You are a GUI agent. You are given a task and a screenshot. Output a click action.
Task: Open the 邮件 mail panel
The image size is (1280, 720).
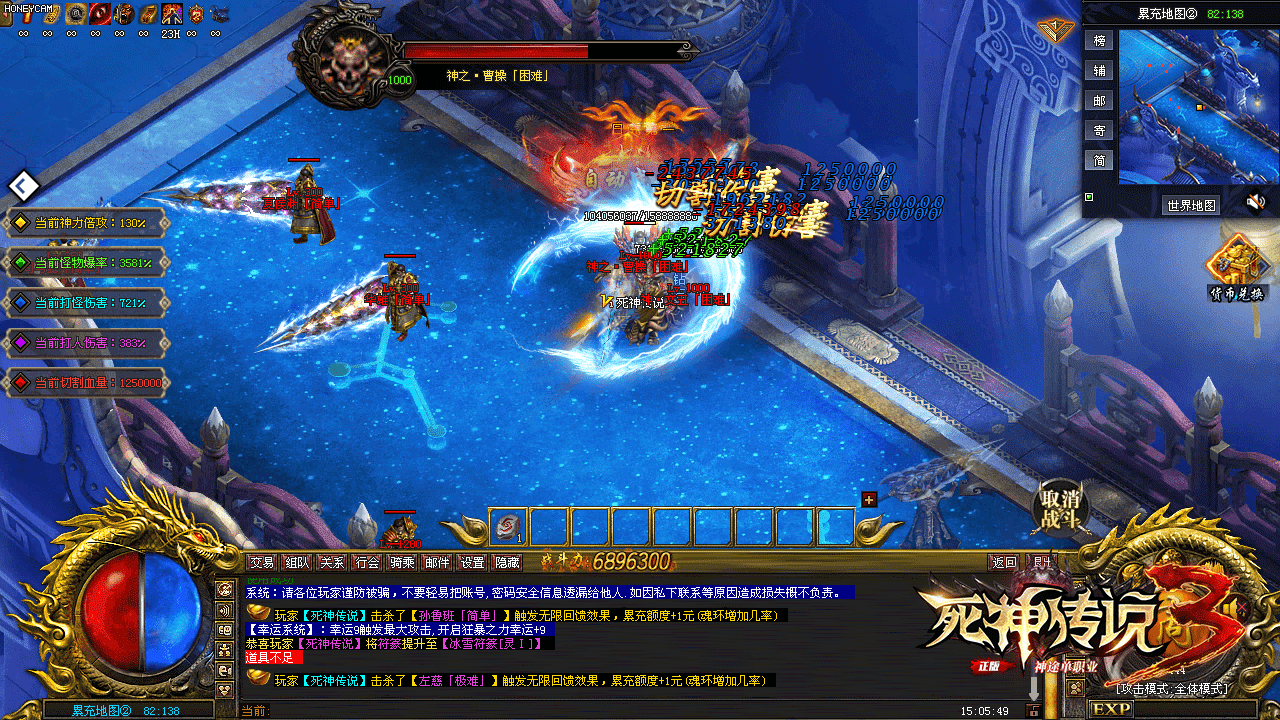tap(437, 563)
